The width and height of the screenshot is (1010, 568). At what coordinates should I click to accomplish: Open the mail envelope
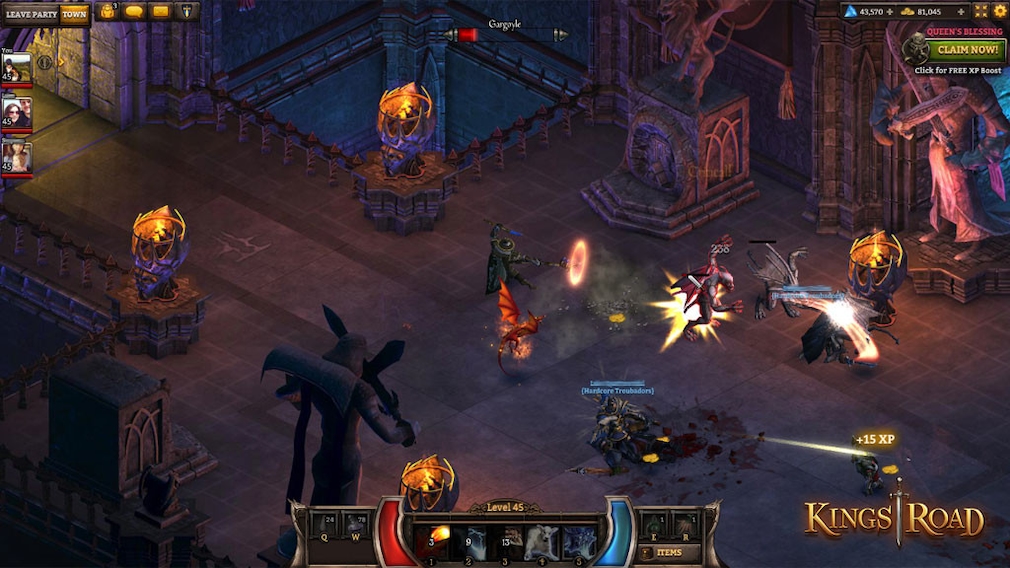click(160, 13)
